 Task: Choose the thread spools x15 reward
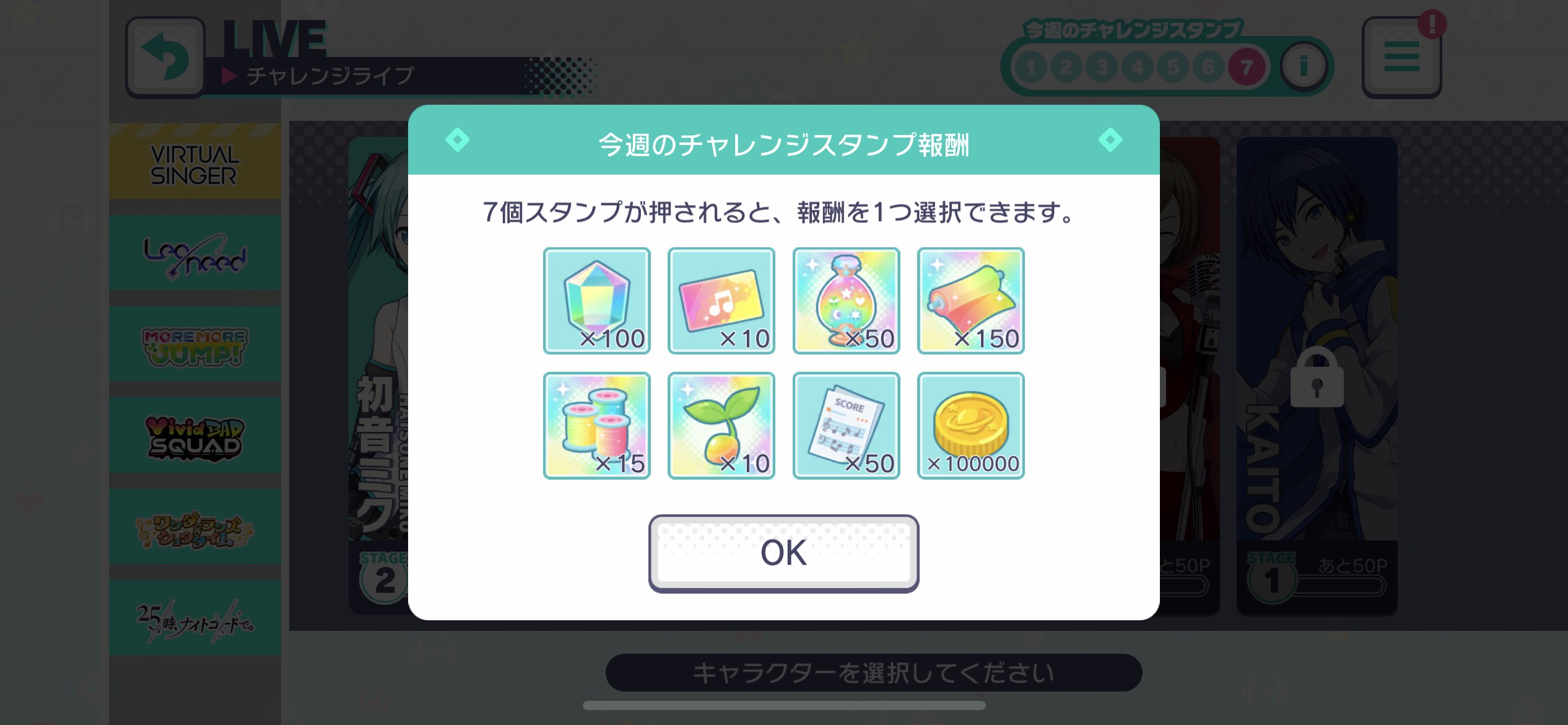pyautogui.click(x=596, y=425)
